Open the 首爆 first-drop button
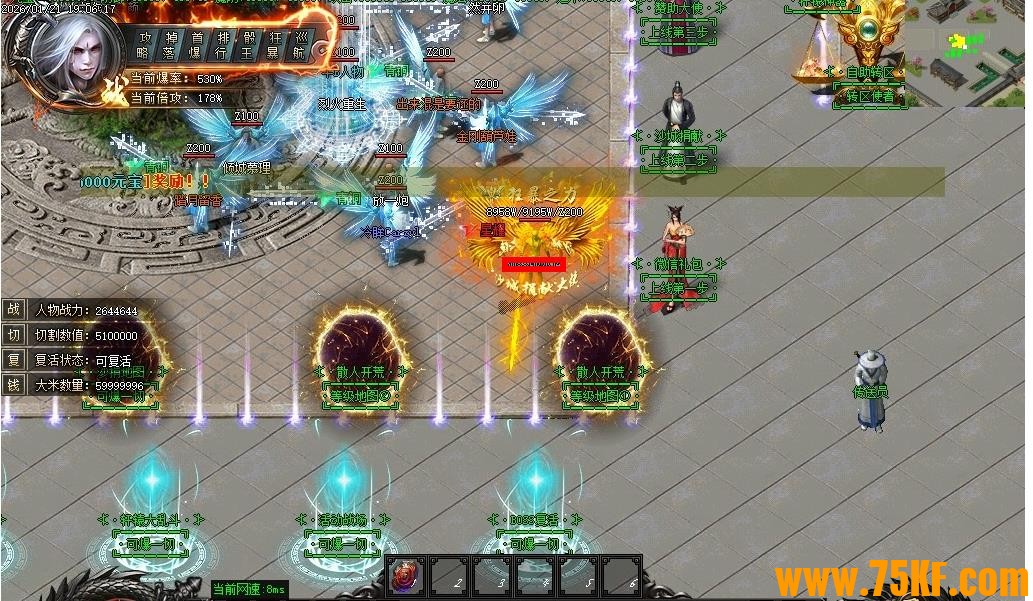Viewport: 1033px width, 601px height. pyautogui.click(x=196, y=45)
